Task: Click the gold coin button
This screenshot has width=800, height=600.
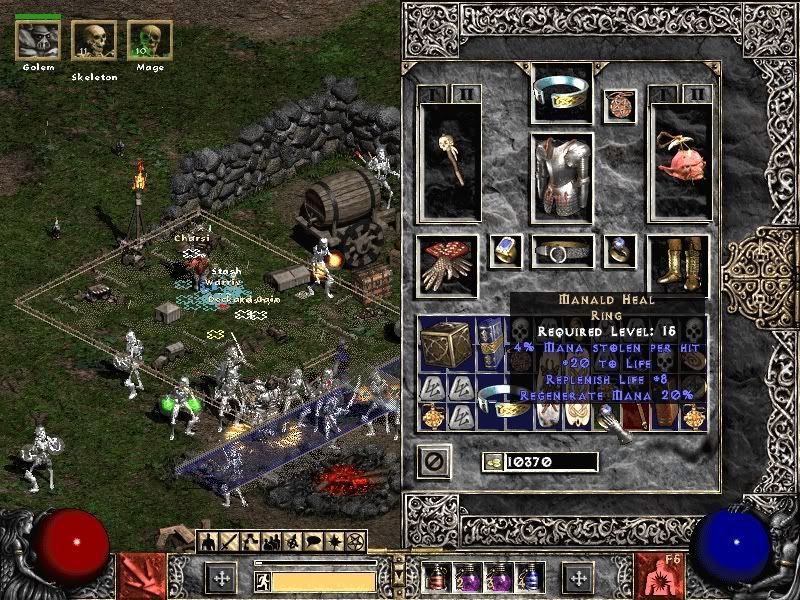Action: point(491,462)
